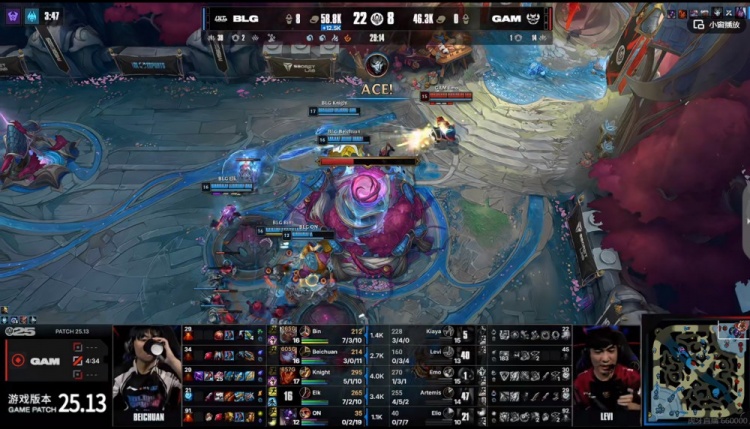Image resolution: width=750 pixels, height=429 pixels.
Task: Click the BLG team name in scoreboard
Action: coord(246,17)
